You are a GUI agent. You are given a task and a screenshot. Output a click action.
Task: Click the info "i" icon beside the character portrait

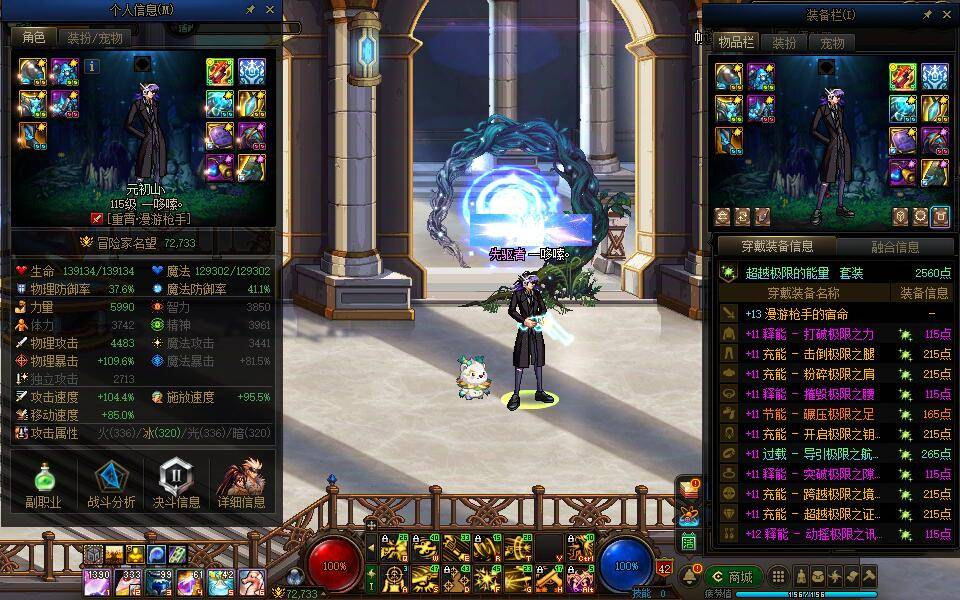click(92, 66)
